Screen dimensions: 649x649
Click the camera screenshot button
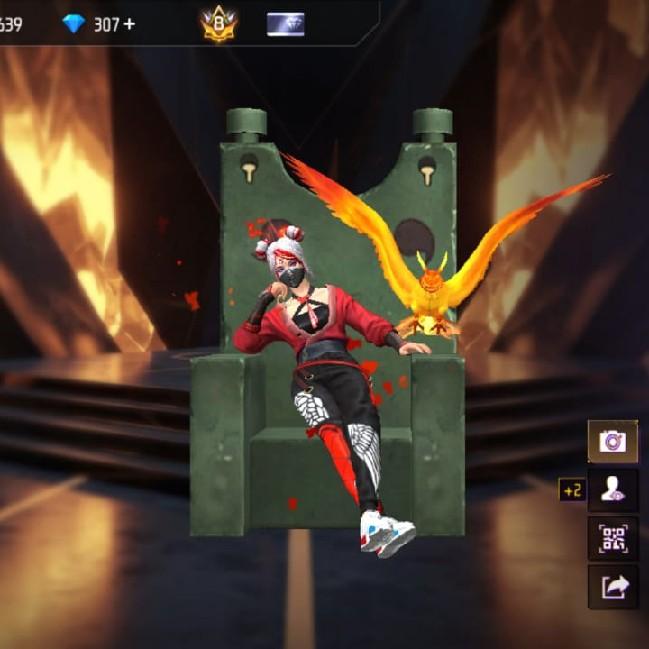click(612, 442)
